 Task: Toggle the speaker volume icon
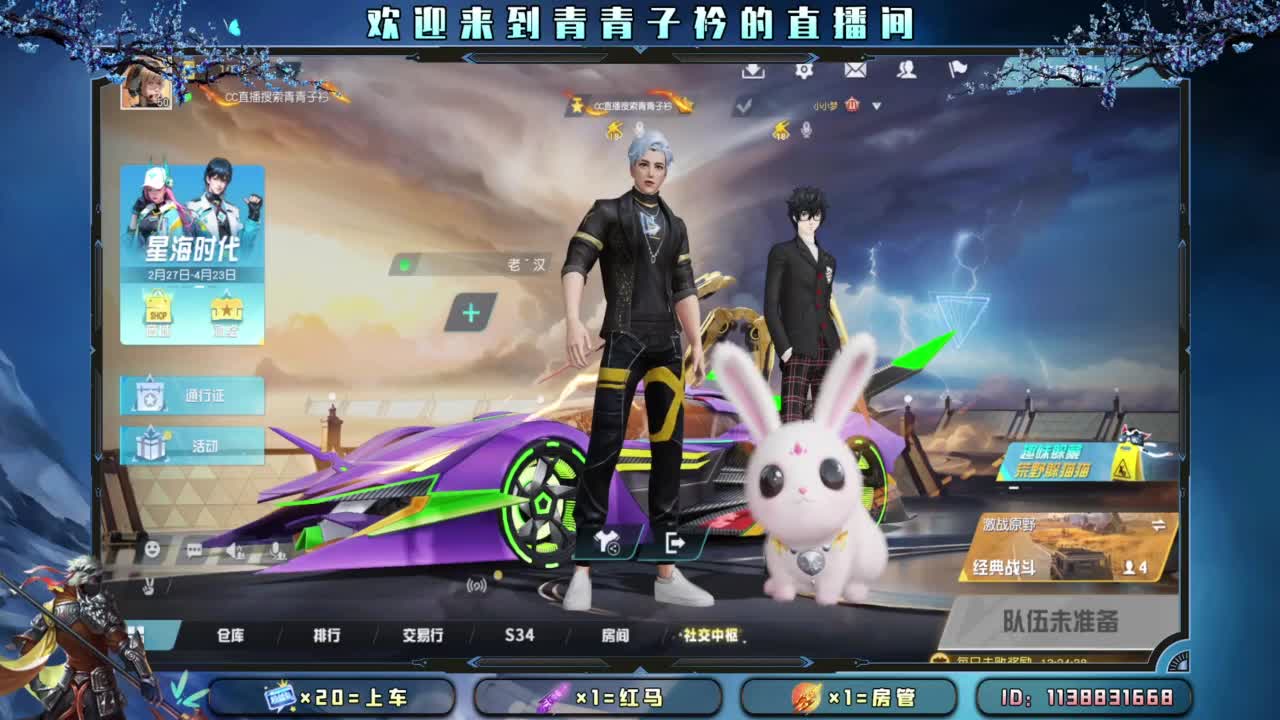coord(231,547)
